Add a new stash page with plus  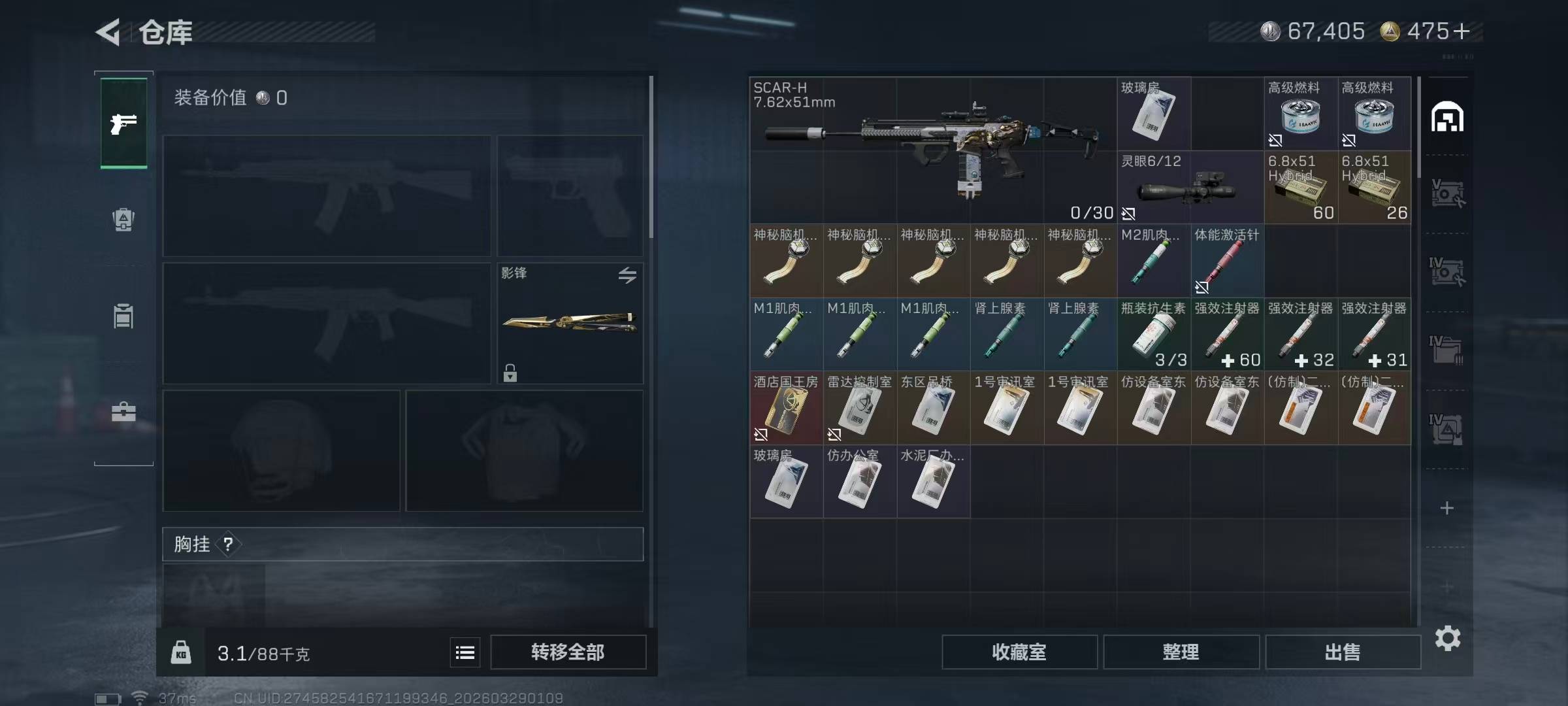click(1447, 508)
